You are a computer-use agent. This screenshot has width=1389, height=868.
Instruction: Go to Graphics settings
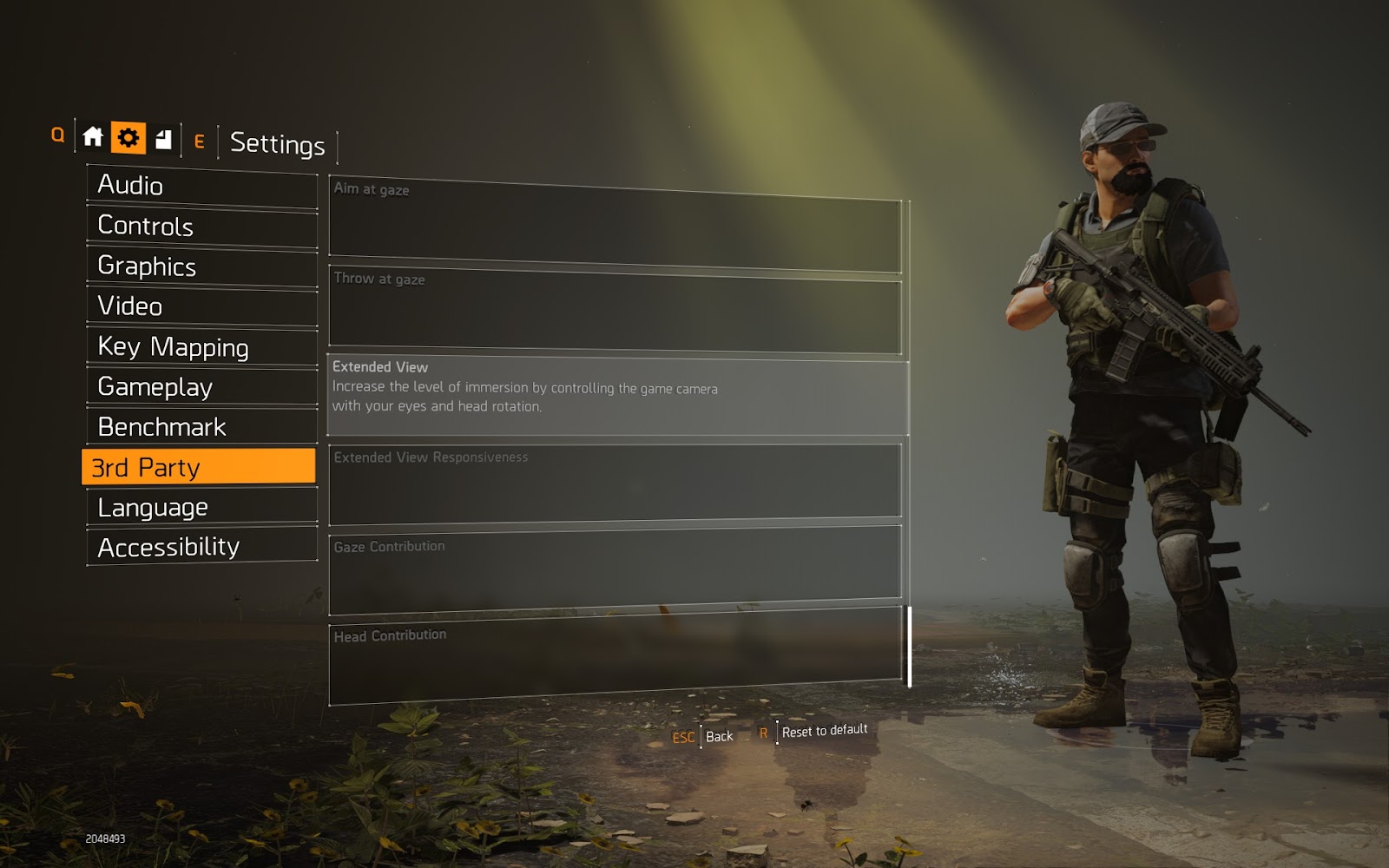pos(201,266)
